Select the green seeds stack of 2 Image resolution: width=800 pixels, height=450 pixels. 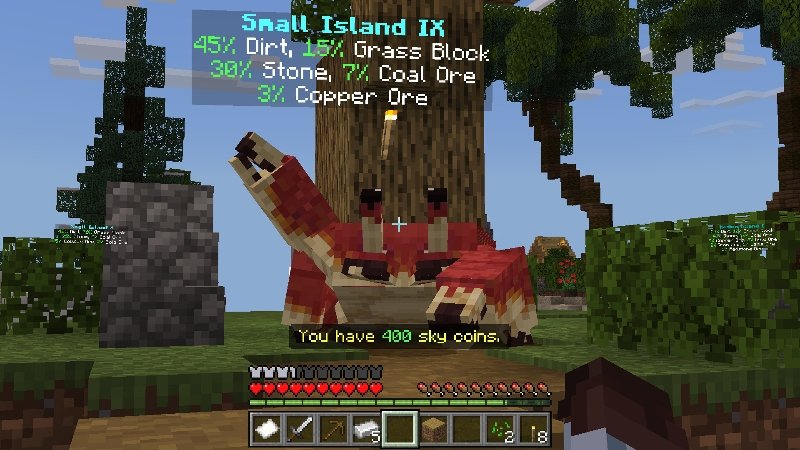(x=499, y=428)
